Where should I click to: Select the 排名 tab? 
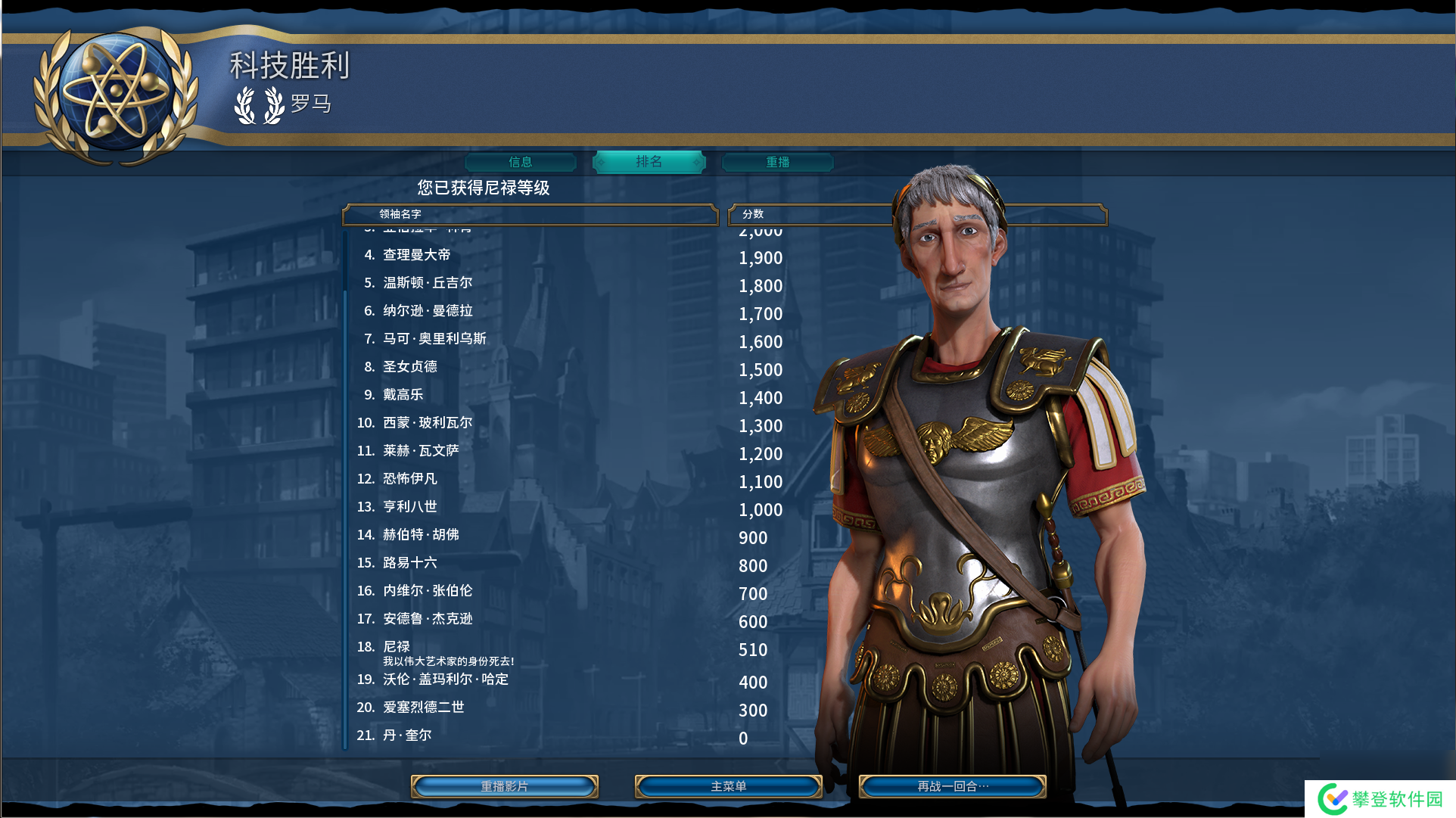coord(649,162)
